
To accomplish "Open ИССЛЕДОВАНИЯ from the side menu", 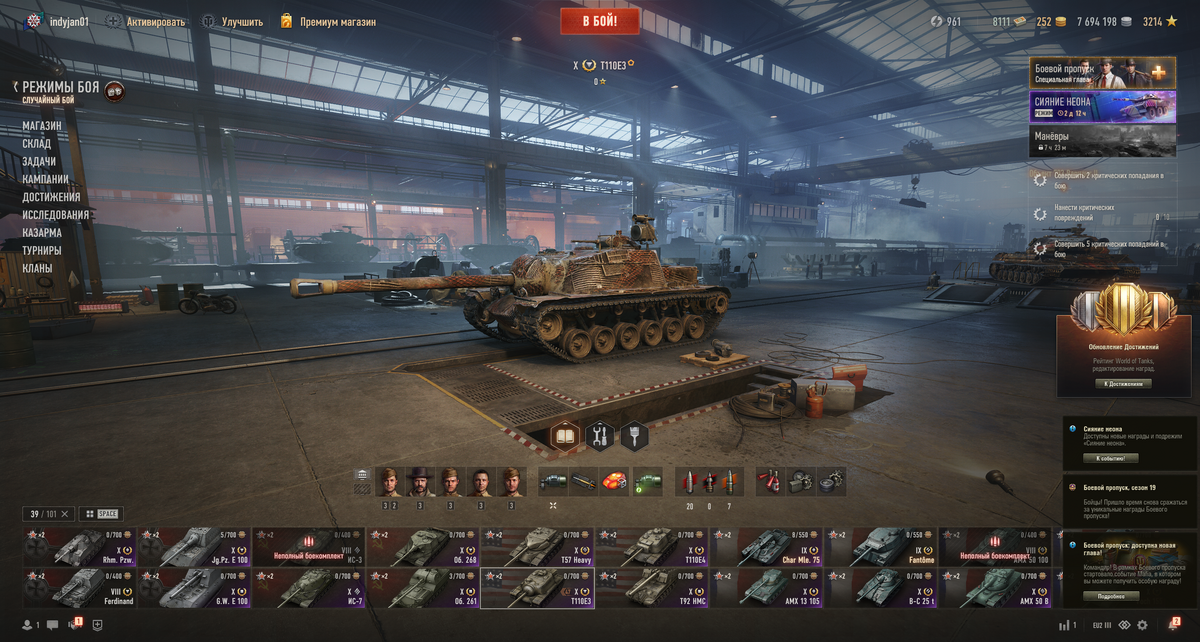I will point(56,215).
